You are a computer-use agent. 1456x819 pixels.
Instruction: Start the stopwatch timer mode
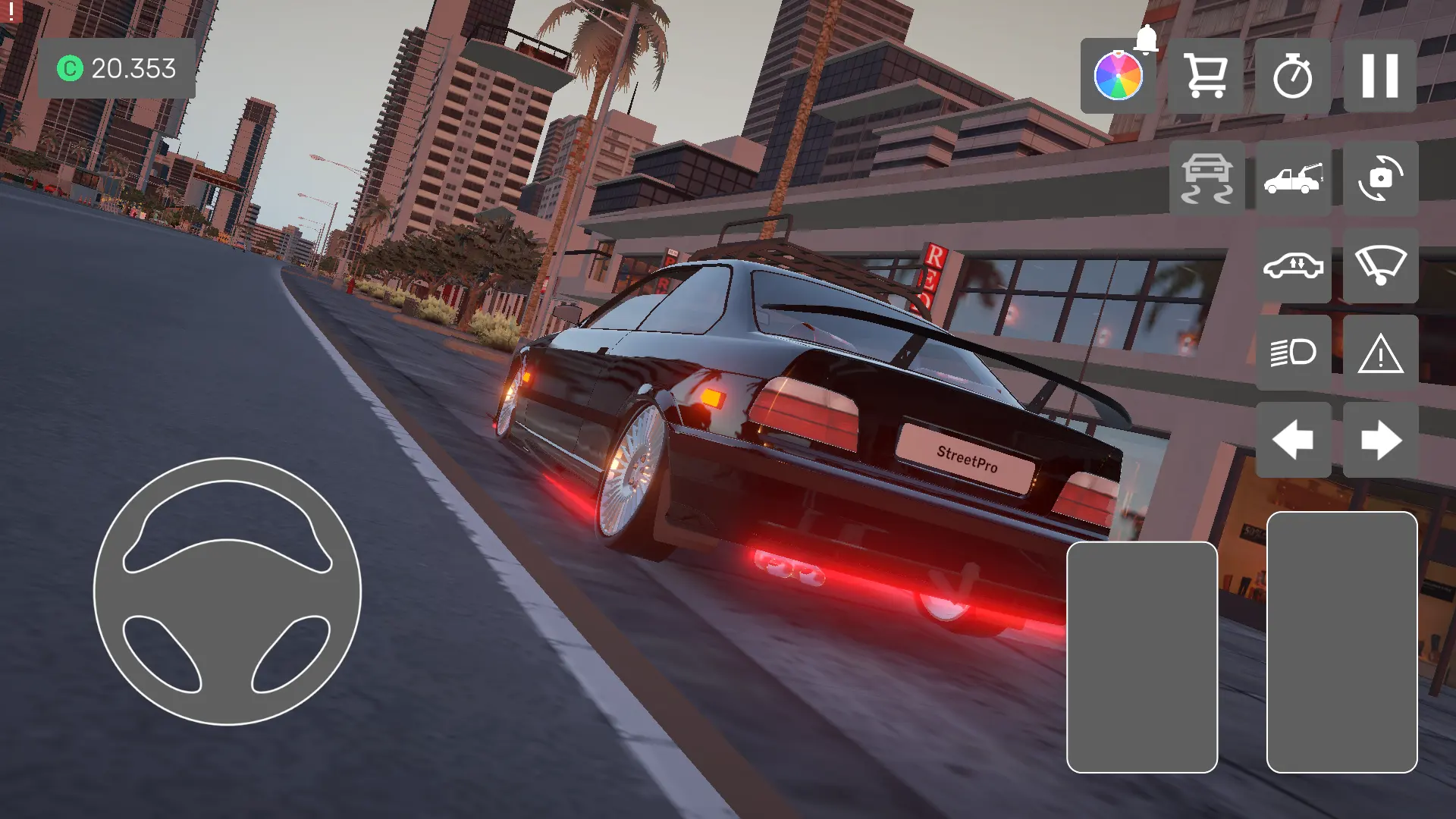(x=1292, y=76)
